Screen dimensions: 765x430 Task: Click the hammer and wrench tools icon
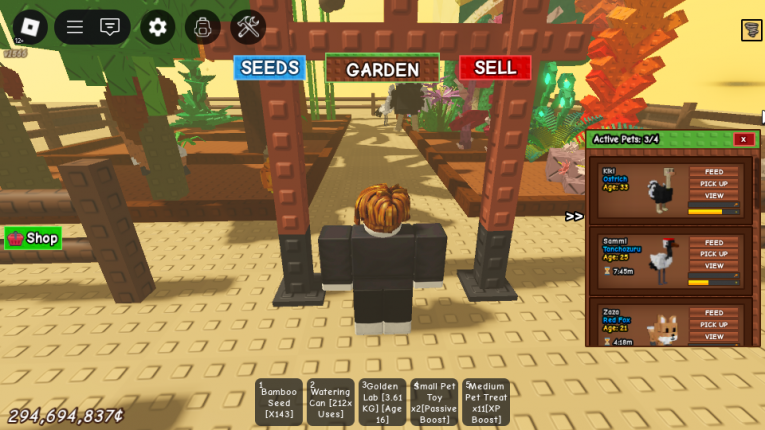(x=248, y=27)
